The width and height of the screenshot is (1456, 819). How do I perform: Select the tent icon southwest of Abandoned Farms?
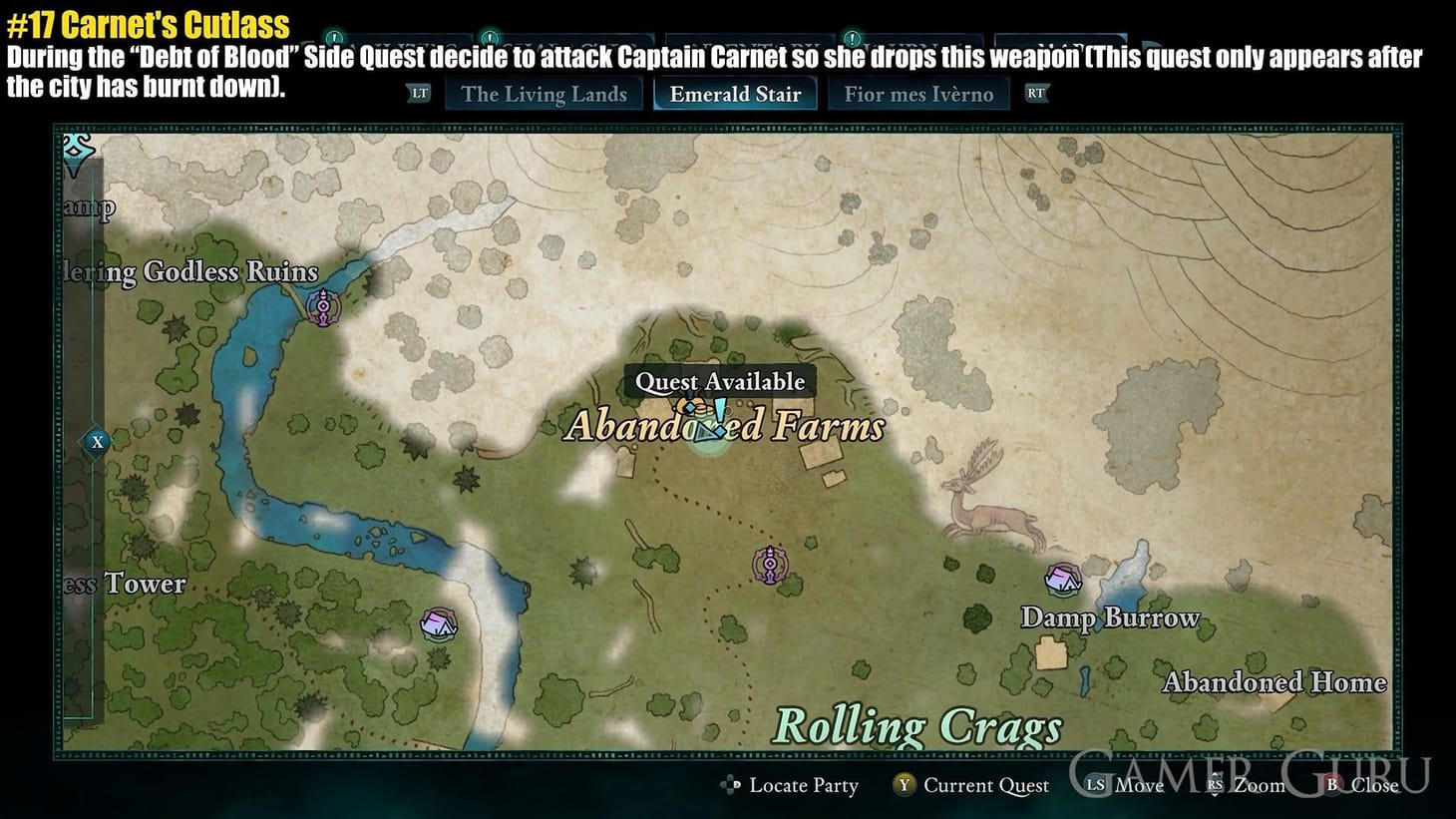tap(437, 623)
